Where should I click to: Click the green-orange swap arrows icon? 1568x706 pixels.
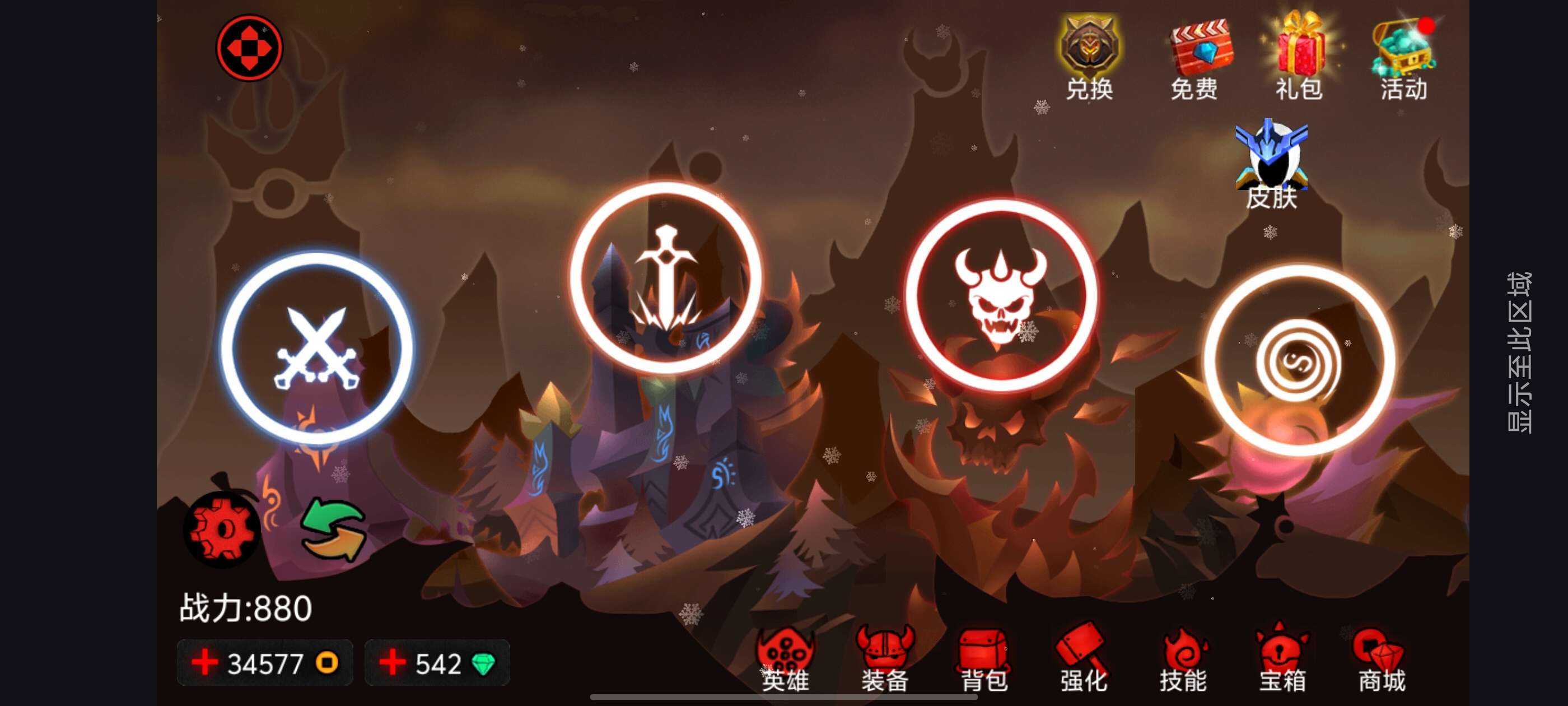click(x=334, y=530)
